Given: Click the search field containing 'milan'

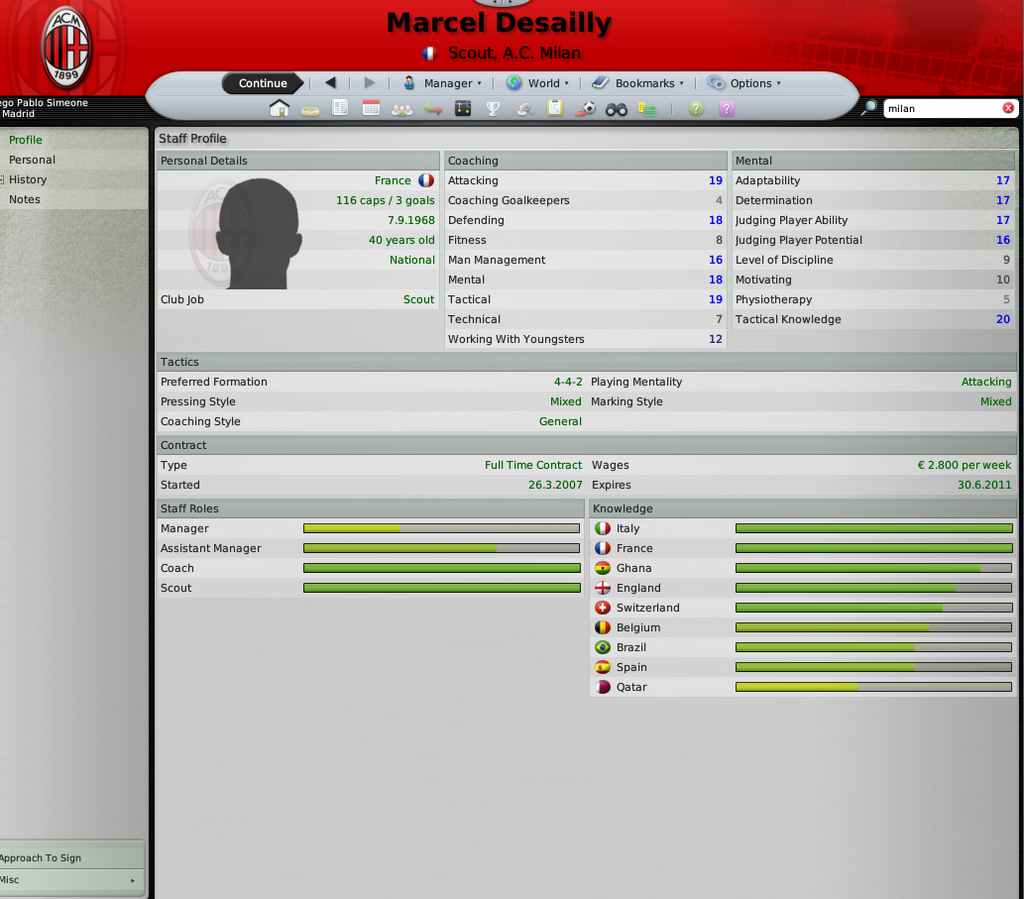Looking at the screenshot, I should (x=940, y=108).
